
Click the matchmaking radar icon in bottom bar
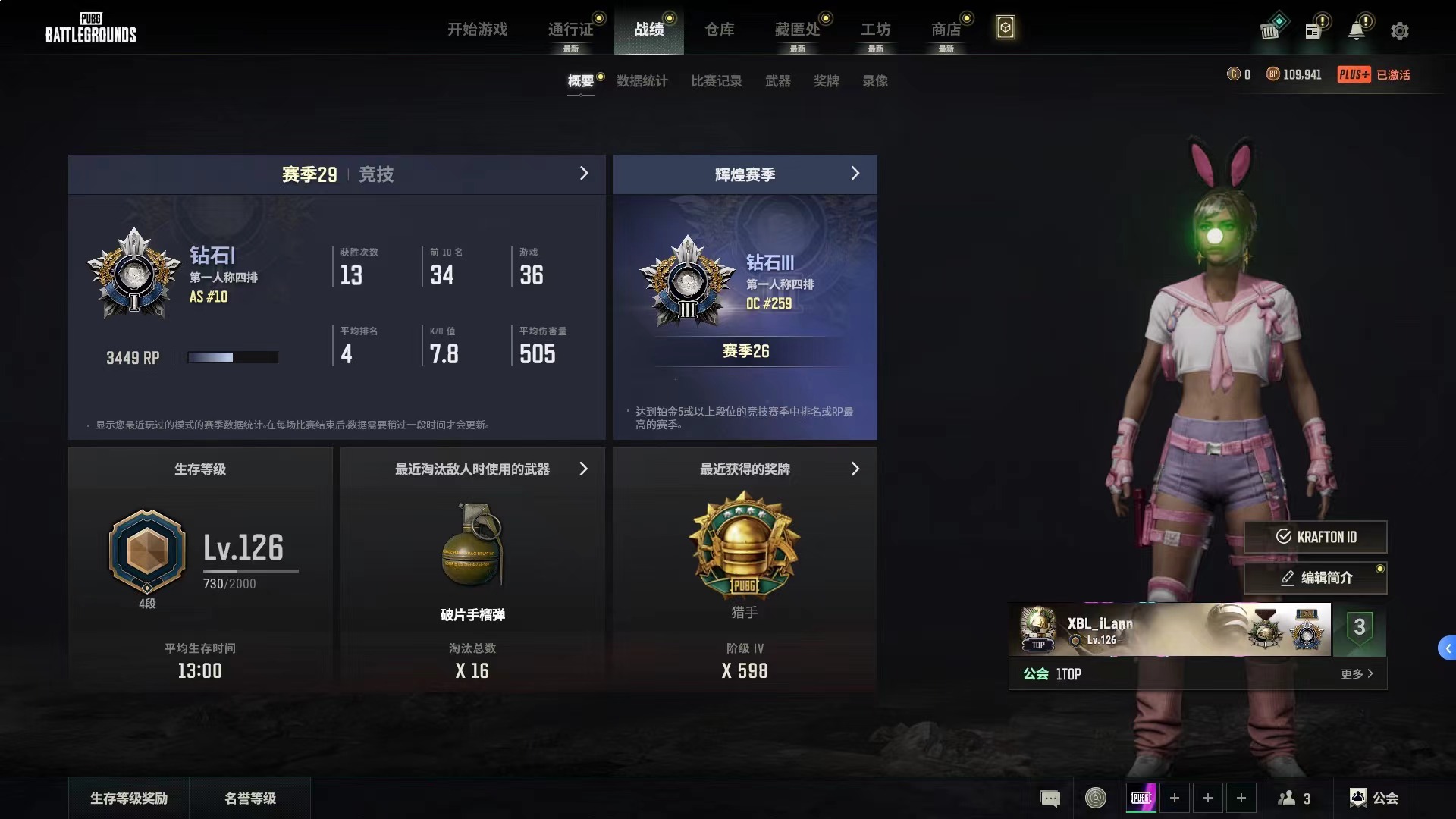1094,798
